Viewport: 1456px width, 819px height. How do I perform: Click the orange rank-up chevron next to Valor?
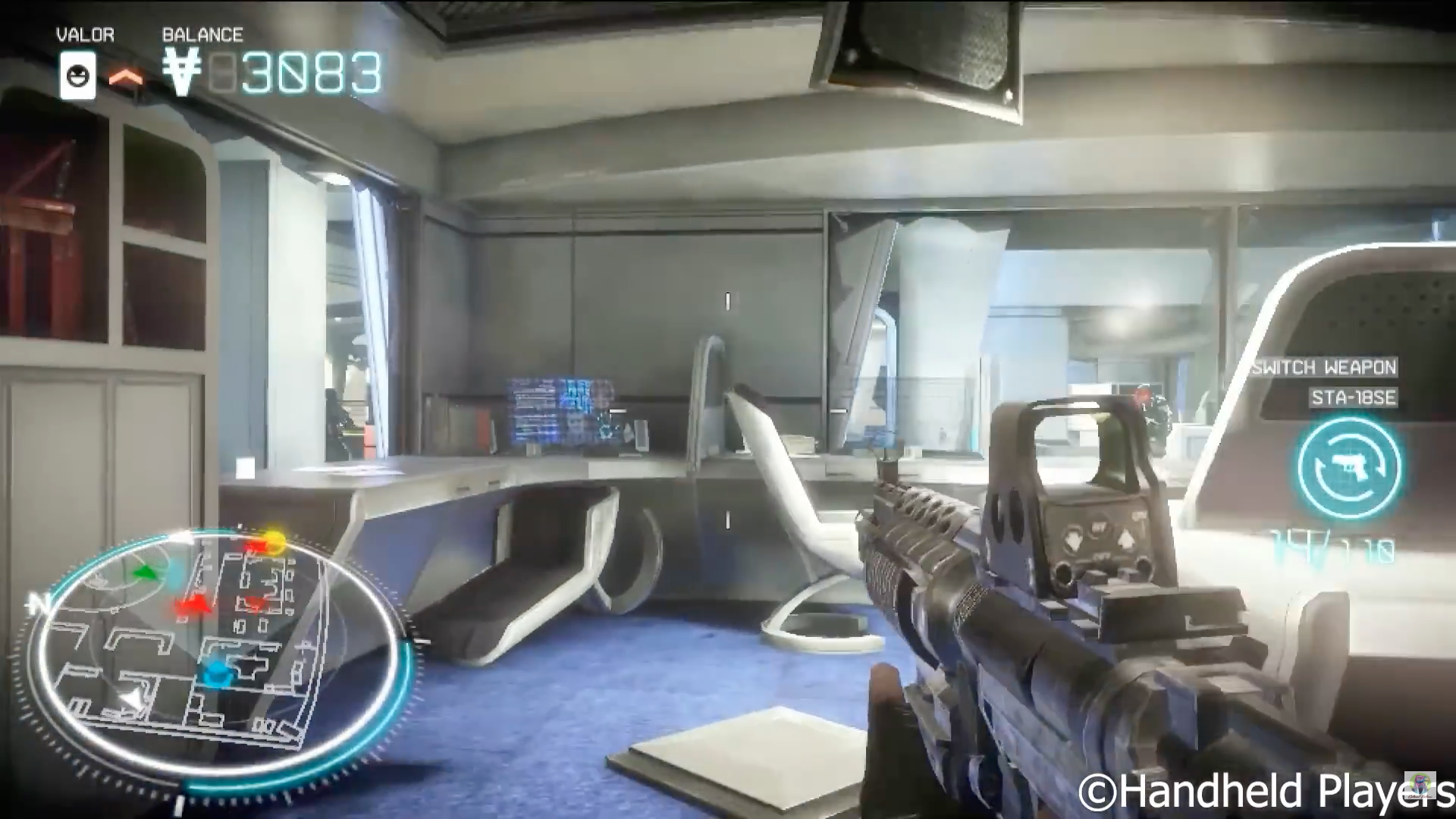tap(127, 77)
